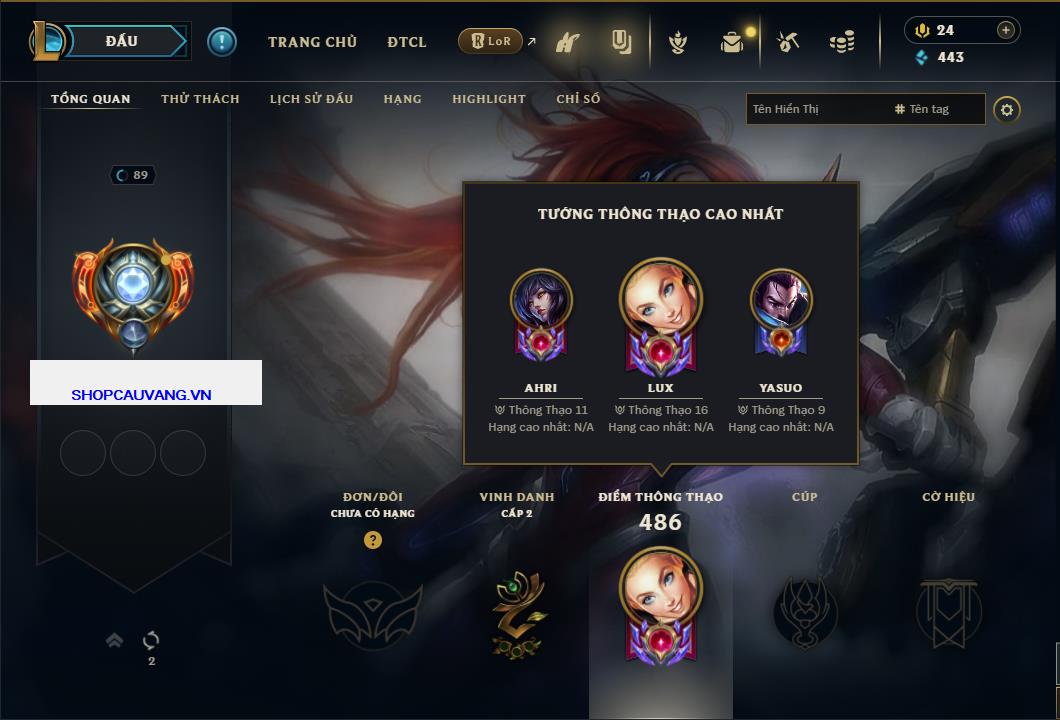Select Yasuo mastery portrait
Viewport: 1060px width, 720px height.
[x=781, y=300]
